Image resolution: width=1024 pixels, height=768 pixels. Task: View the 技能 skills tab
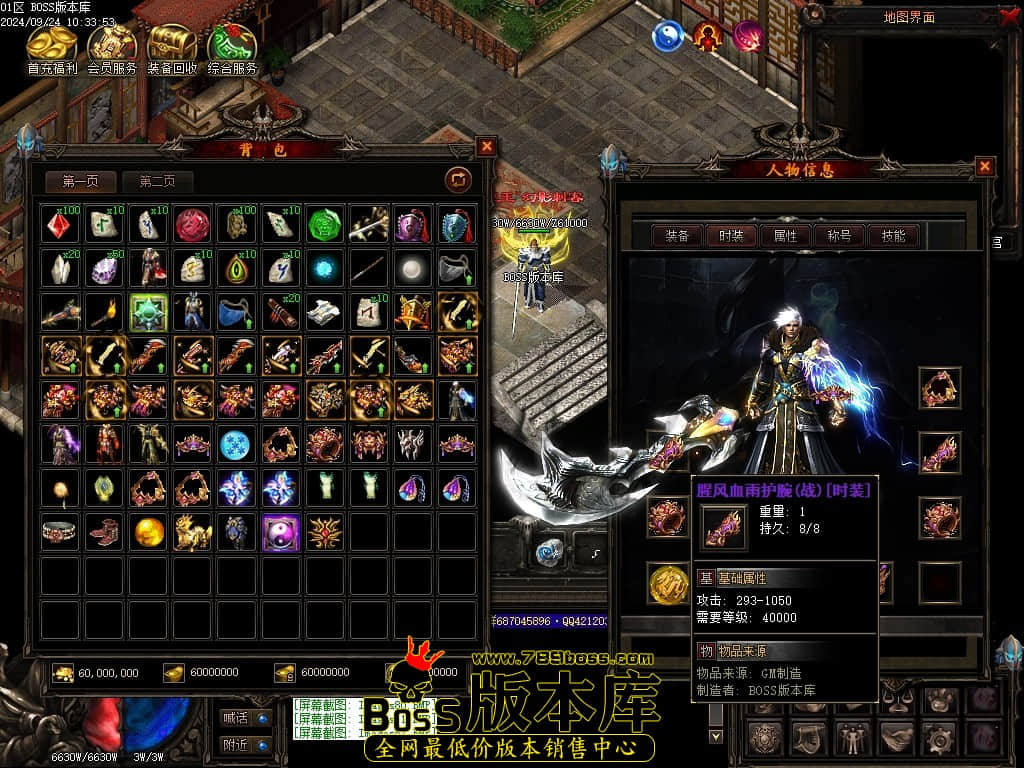(893, 236)
